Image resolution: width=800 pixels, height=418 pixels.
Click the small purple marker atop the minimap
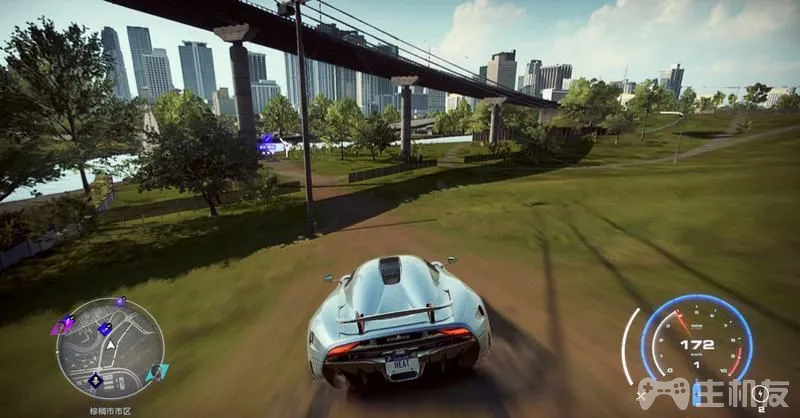pyautogui.click(x=121, y=301)
